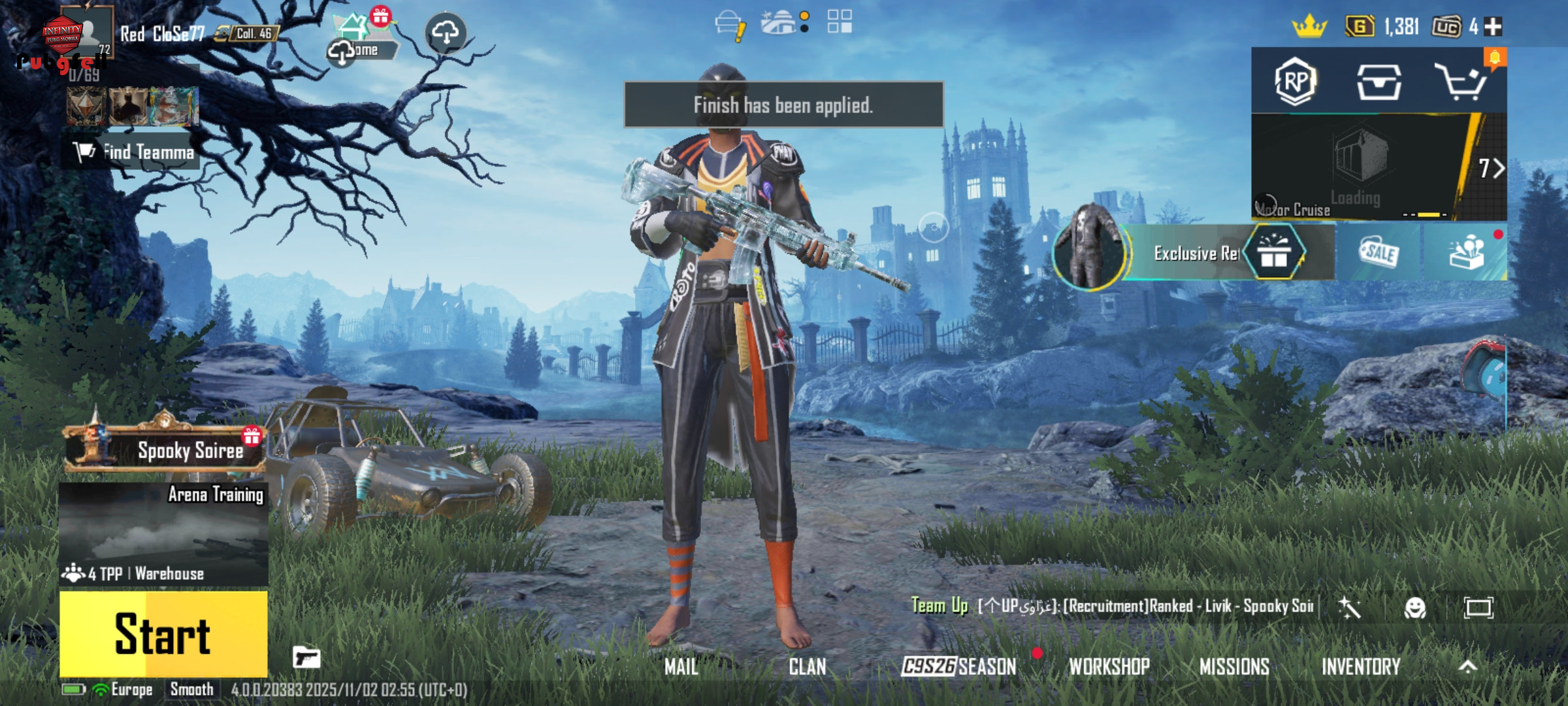
Task: Open the emote smiley face icon
Action: [1414, 608]
